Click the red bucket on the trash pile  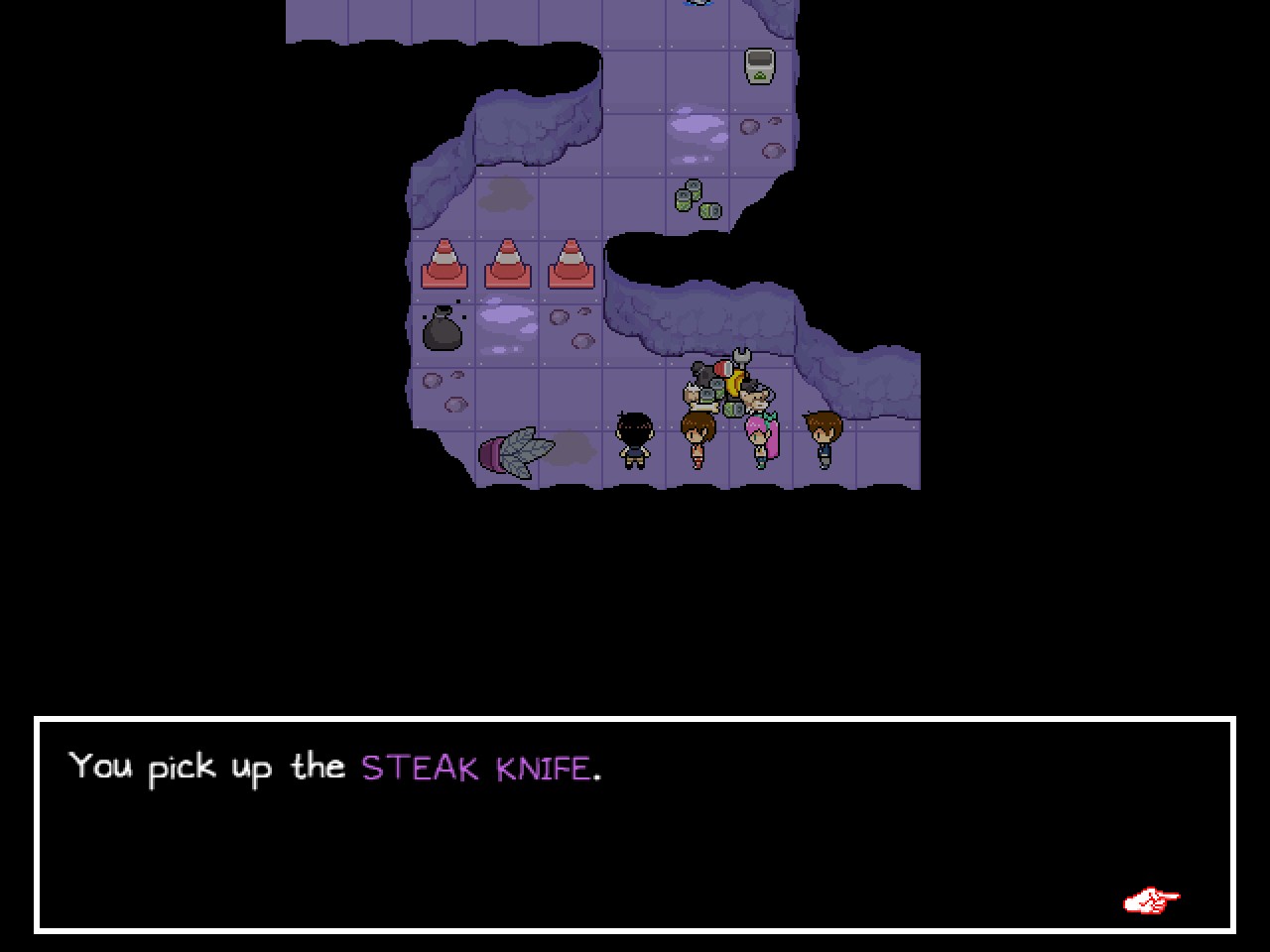(x=723, y=370)
